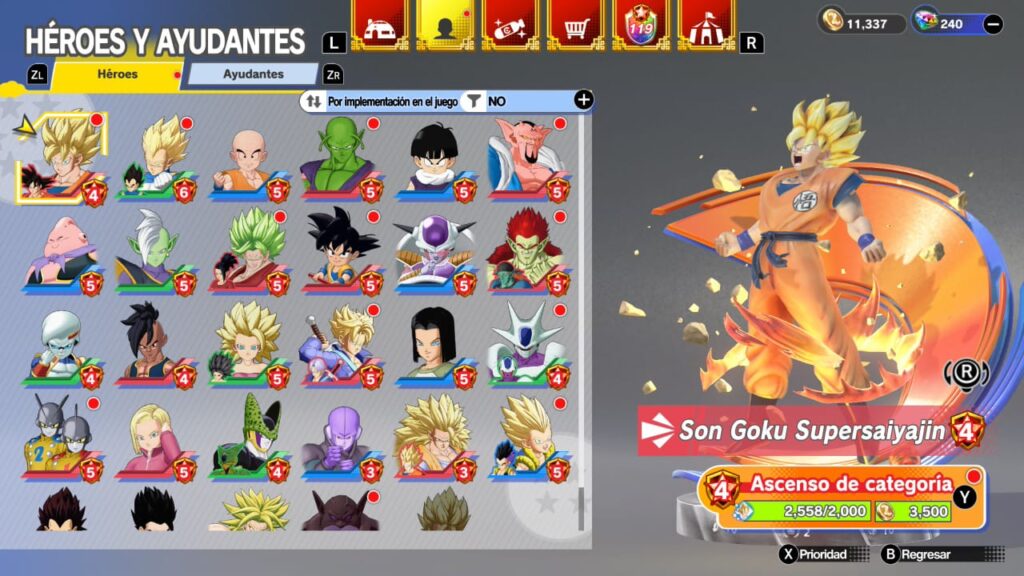The height and width of the screenshot is (576, 1024).
Task: Go to the dome home screen
Action: point(379,24)
